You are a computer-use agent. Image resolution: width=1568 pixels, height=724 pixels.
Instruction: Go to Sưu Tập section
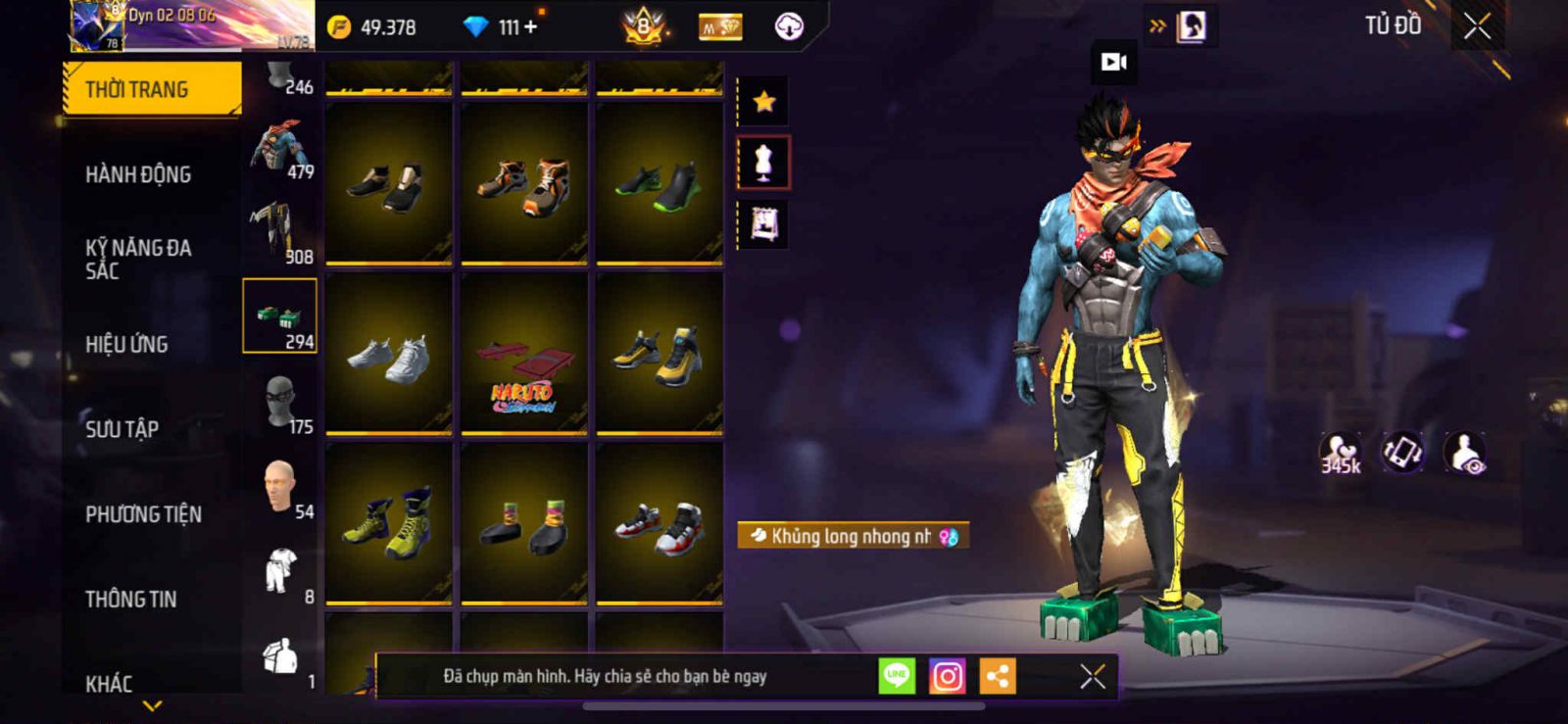click(122, 428)
